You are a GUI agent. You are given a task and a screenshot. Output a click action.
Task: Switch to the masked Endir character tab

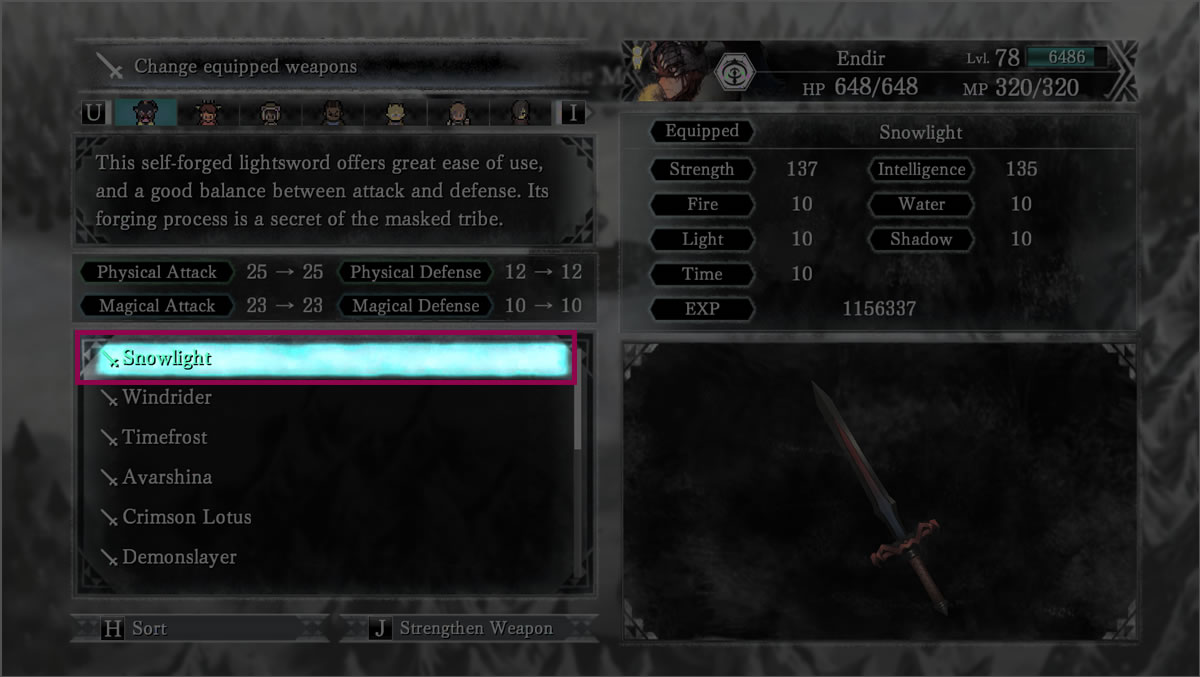[x=146, y=112]
